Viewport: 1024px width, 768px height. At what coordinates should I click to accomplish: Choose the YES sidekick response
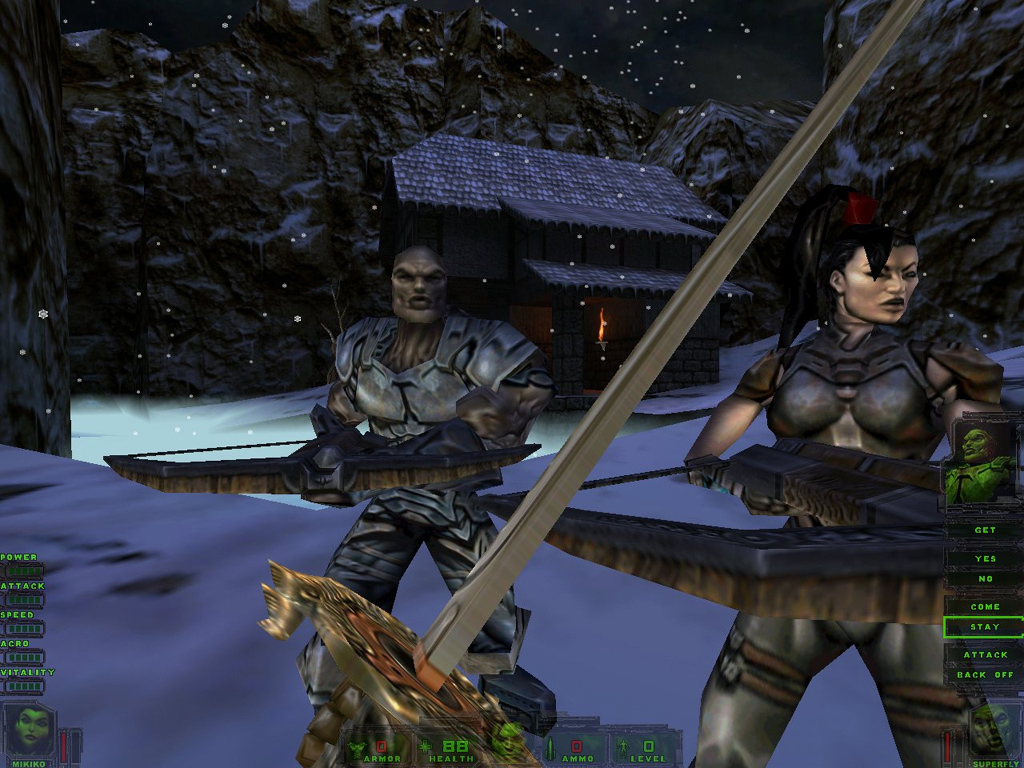point(984,559)
